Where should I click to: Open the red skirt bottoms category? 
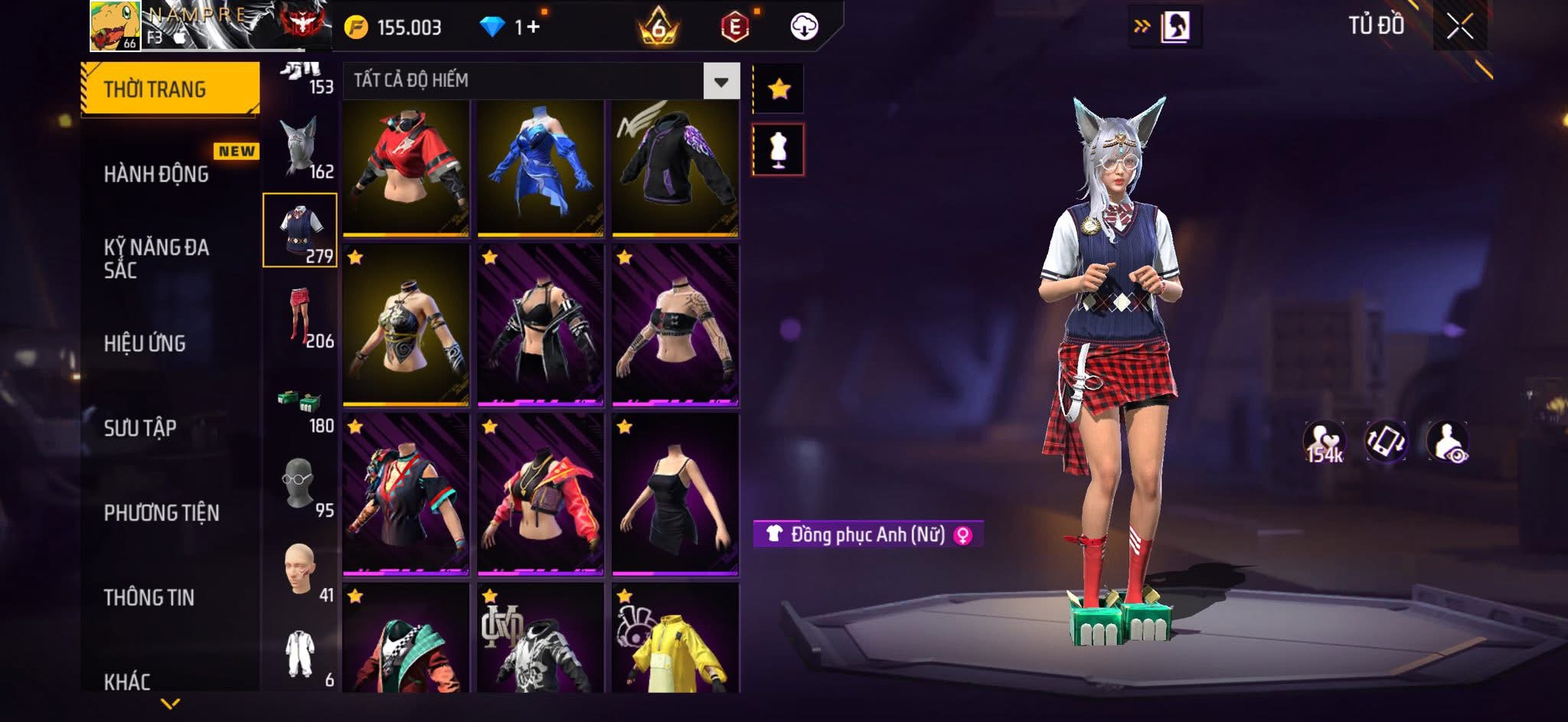pyautogui.click(x=300, y=315)
